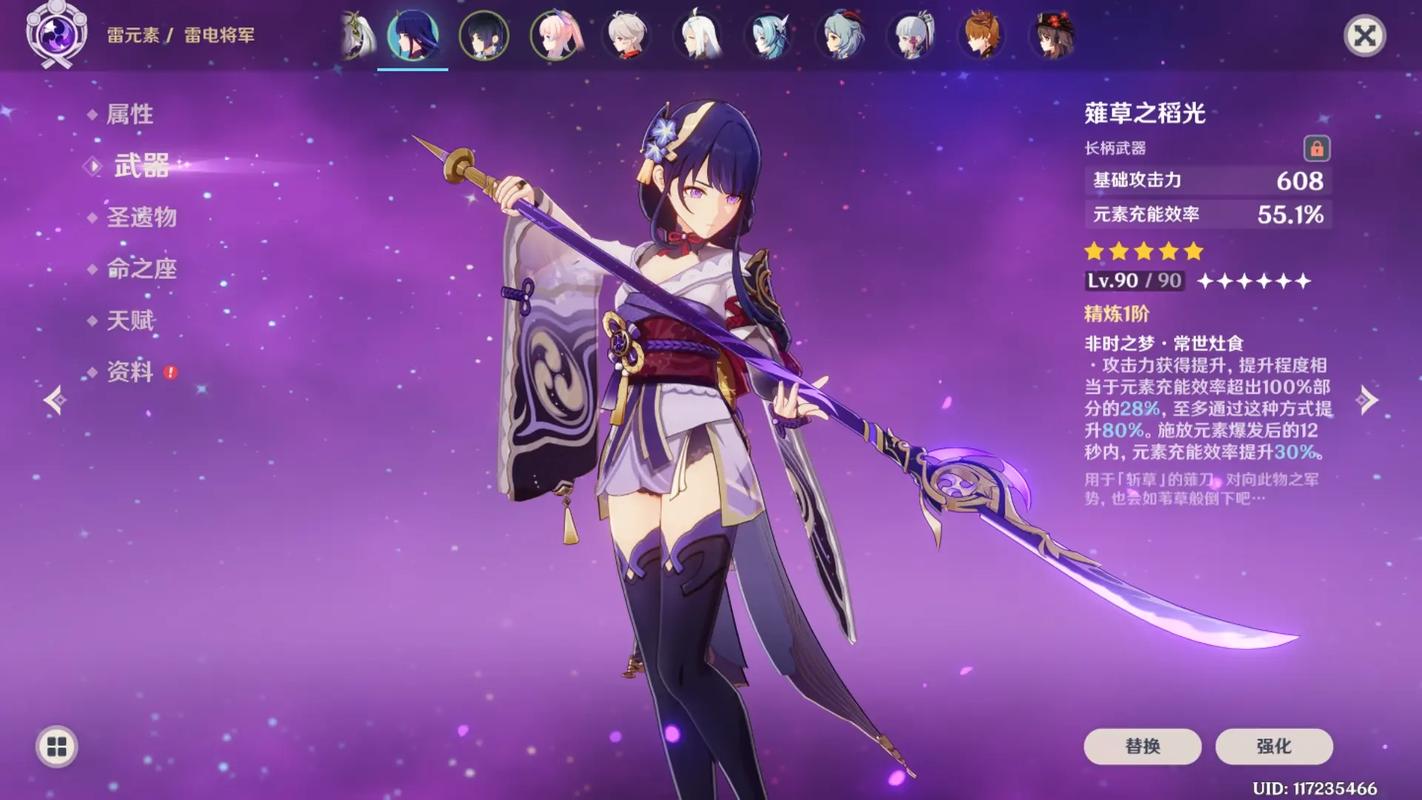Open the four-square grid button

[57, 746]
